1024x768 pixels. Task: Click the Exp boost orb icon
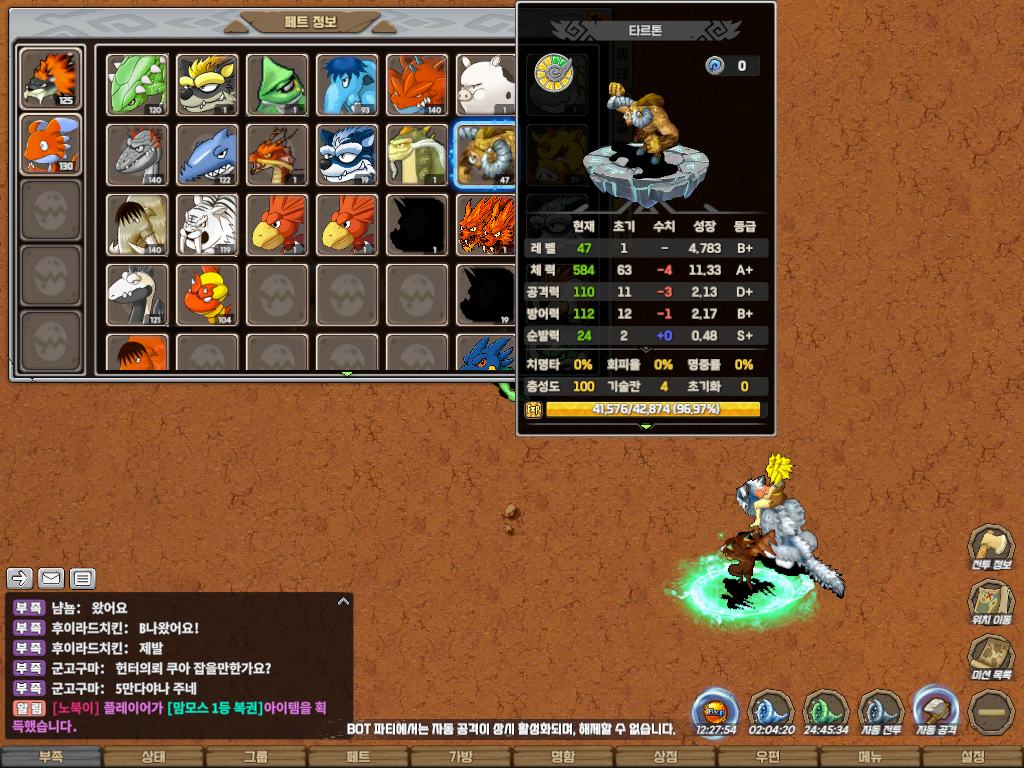click(x=715, y=711)
